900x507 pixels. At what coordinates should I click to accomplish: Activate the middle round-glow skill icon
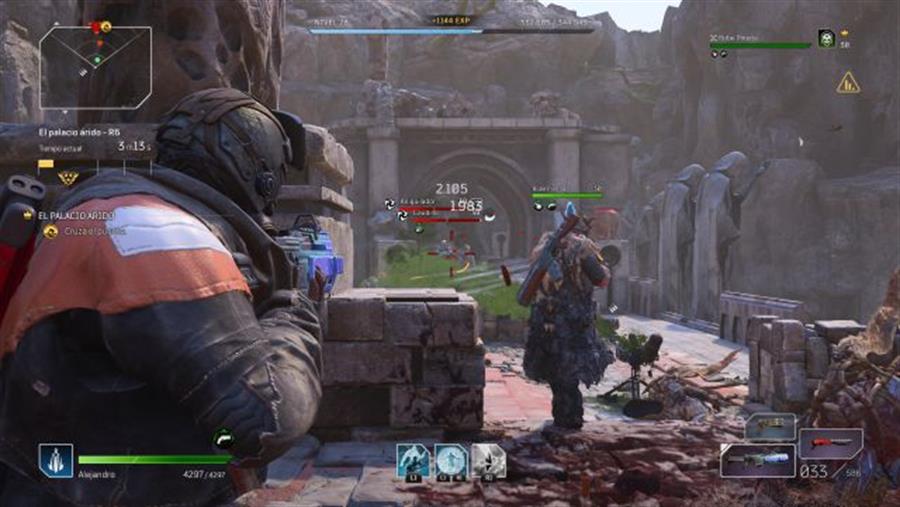pyautogui.click(x=451, y=461)
